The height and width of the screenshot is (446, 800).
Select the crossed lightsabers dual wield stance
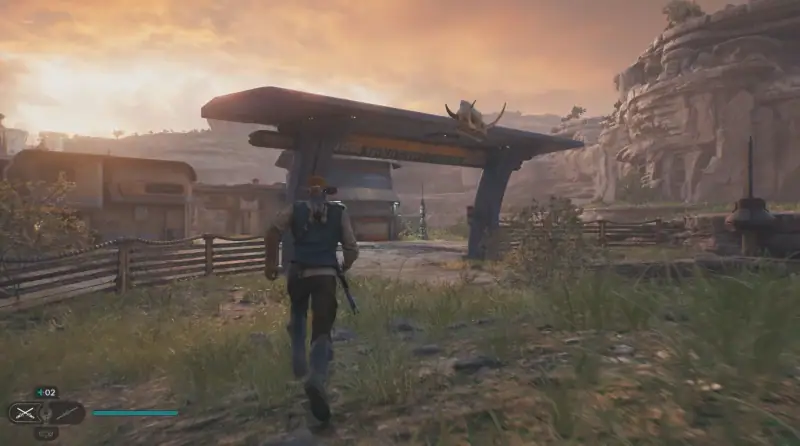point(23,412)
